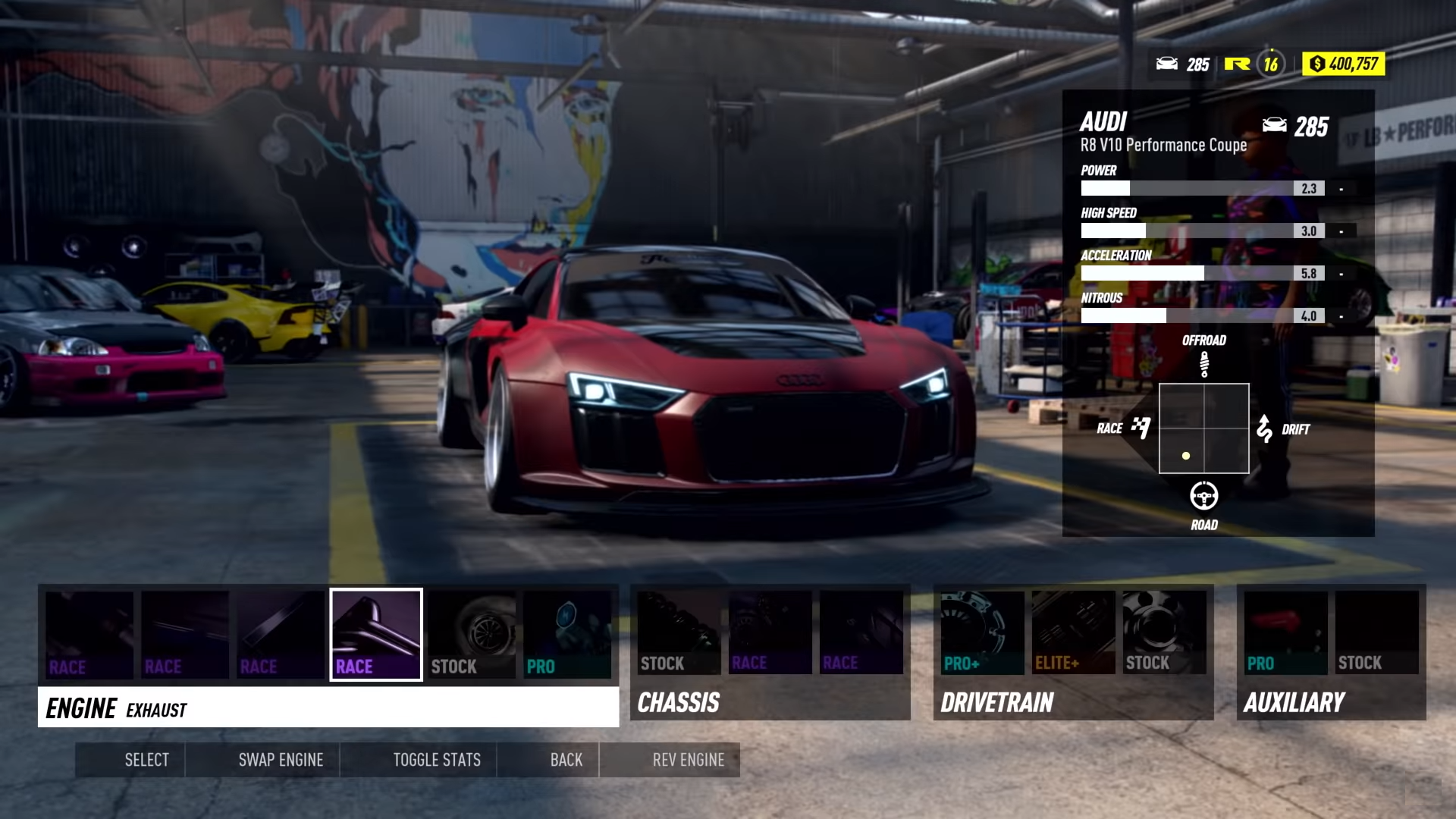Viewport: 1456px width, 819px height.
Task: Choose Swap Engine
Action: click(x=281, y=760)
